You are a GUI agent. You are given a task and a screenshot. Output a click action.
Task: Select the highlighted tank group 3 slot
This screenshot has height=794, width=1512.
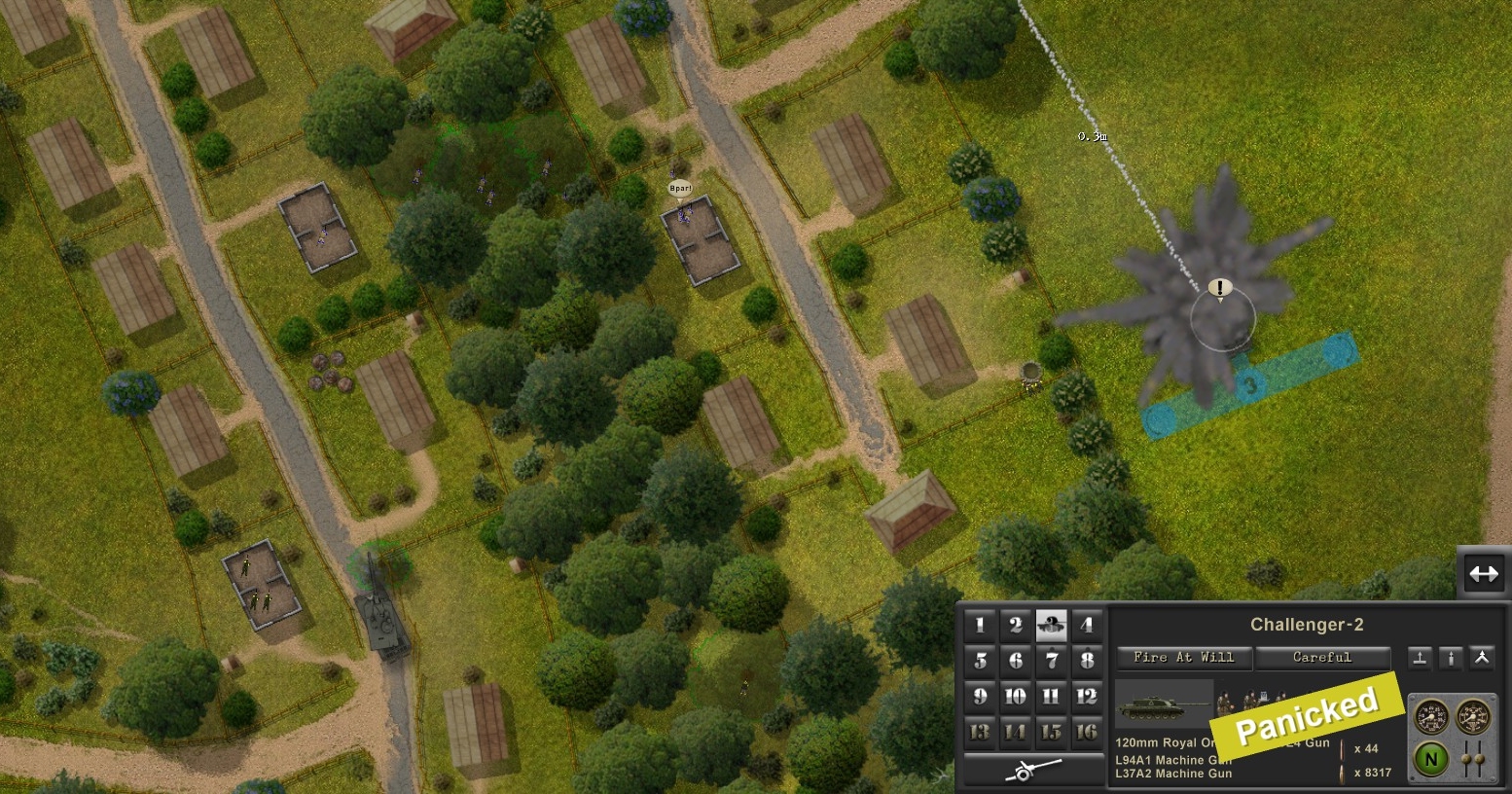coord(1052,626)
